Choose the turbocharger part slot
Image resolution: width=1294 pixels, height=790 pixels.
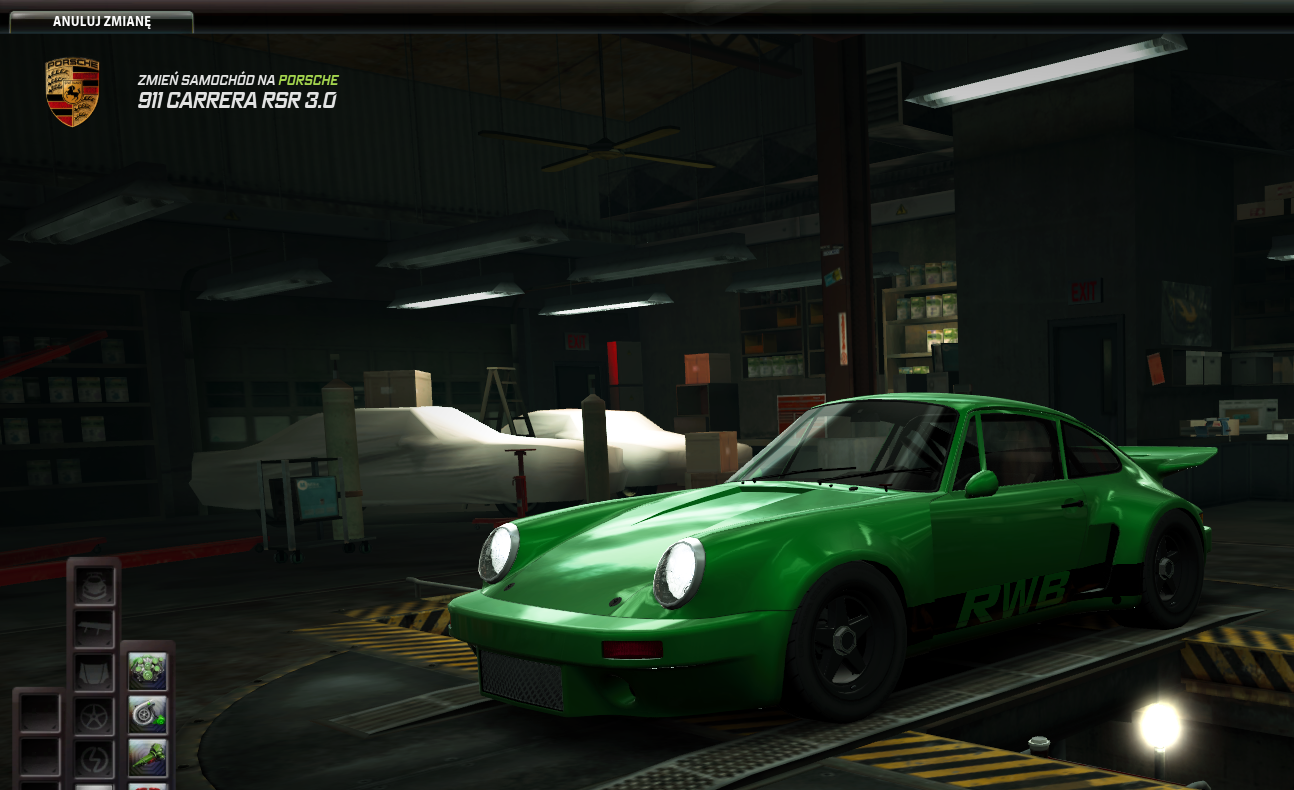click(x=148, y=715)
